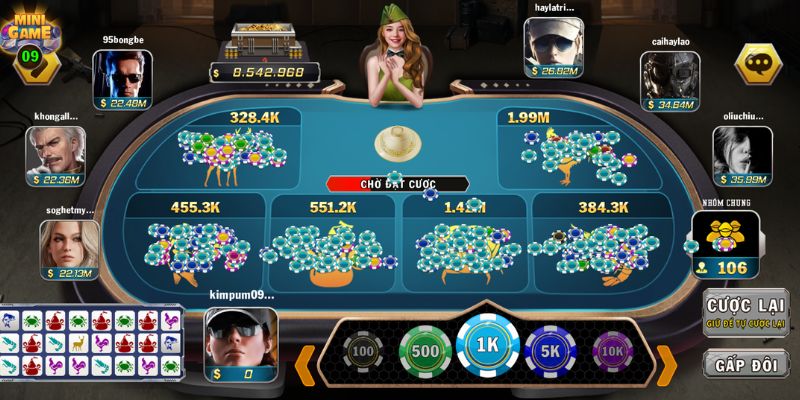
Task: Open the Mini Game menu
Action: (28, 38)
